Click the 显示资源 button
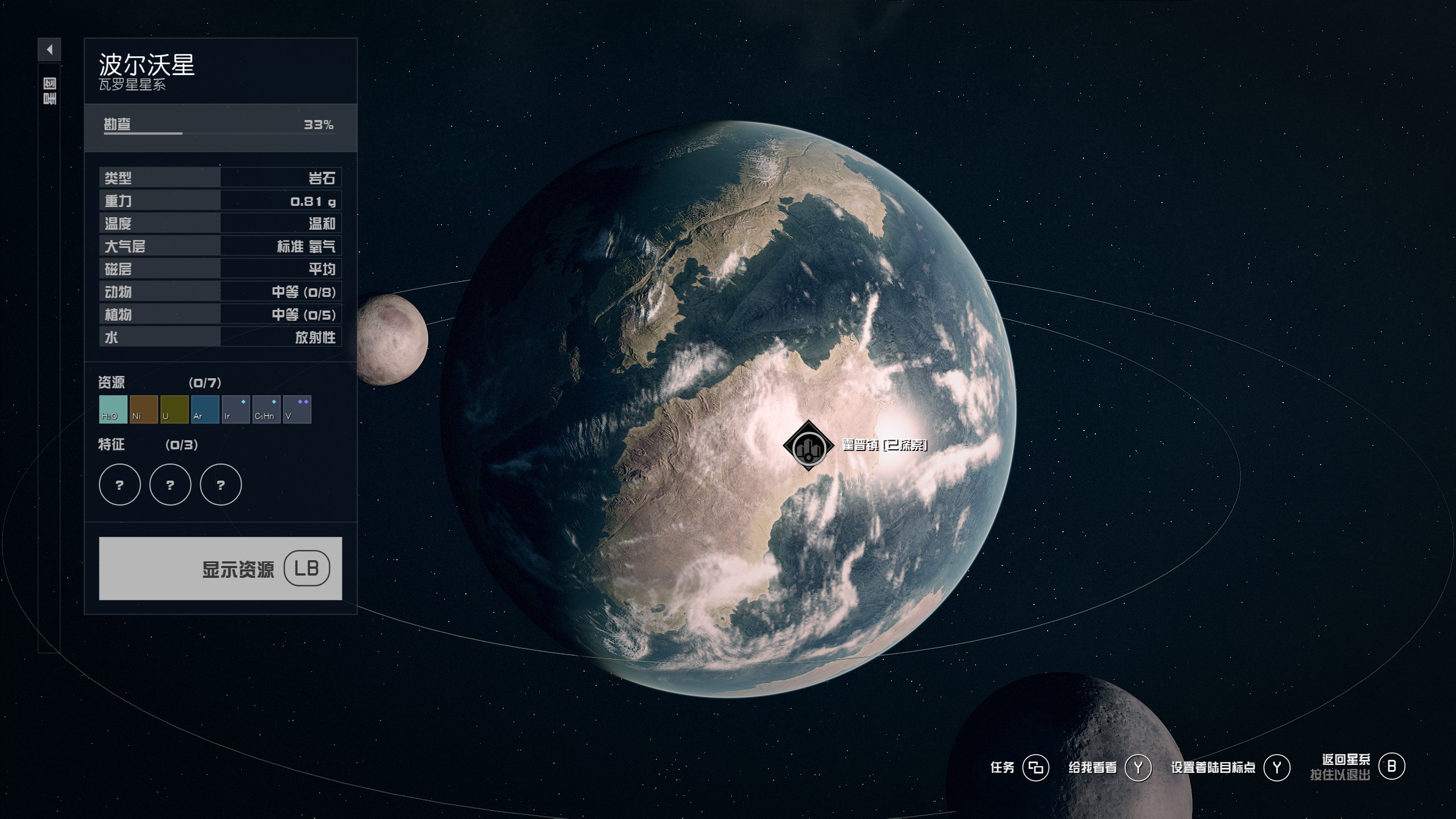 [x=220, y=568]
